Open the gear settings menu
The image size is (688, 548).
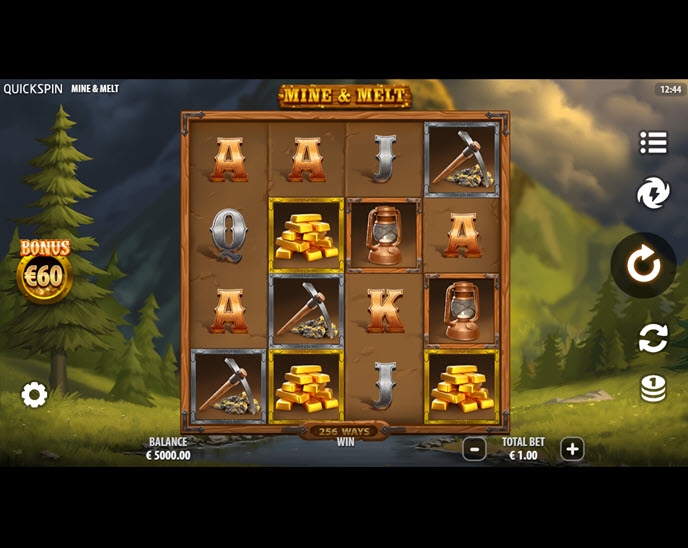click(35, 395)
